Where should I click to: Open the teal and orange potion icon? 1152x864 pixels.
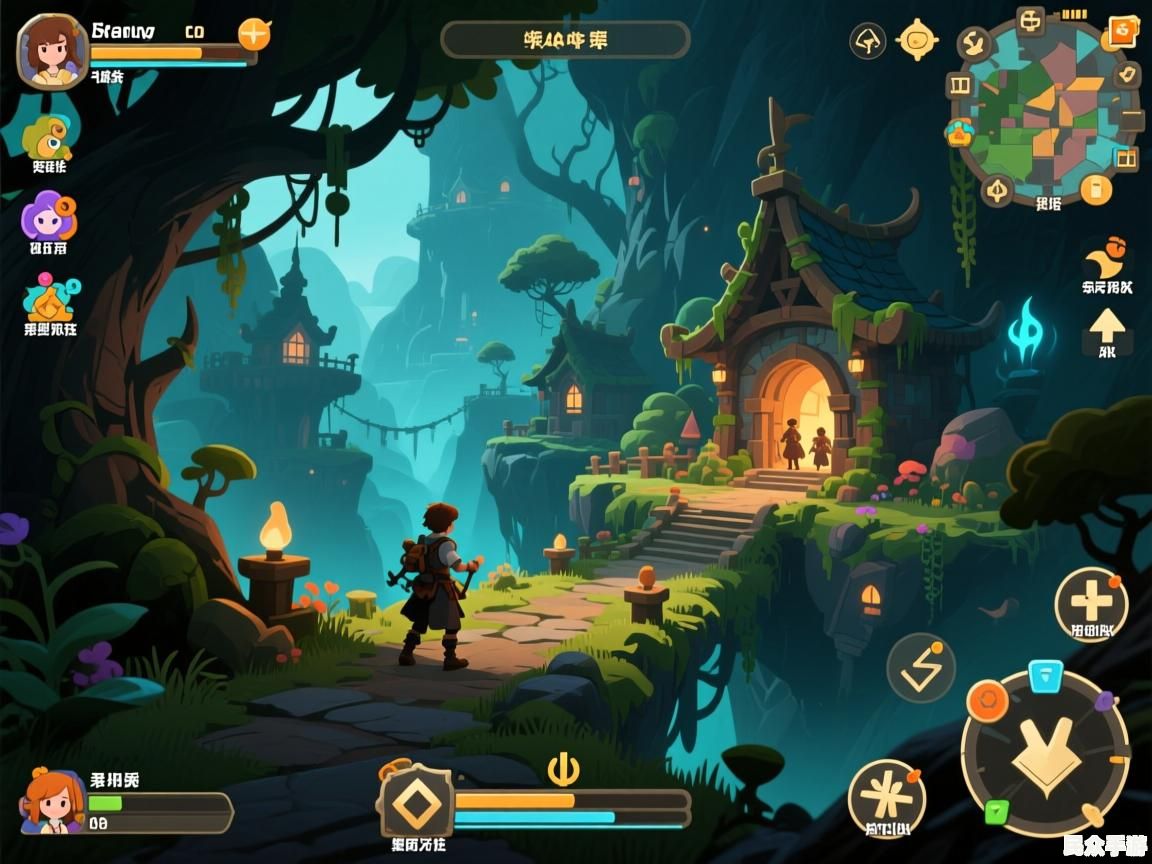(50, 297)
